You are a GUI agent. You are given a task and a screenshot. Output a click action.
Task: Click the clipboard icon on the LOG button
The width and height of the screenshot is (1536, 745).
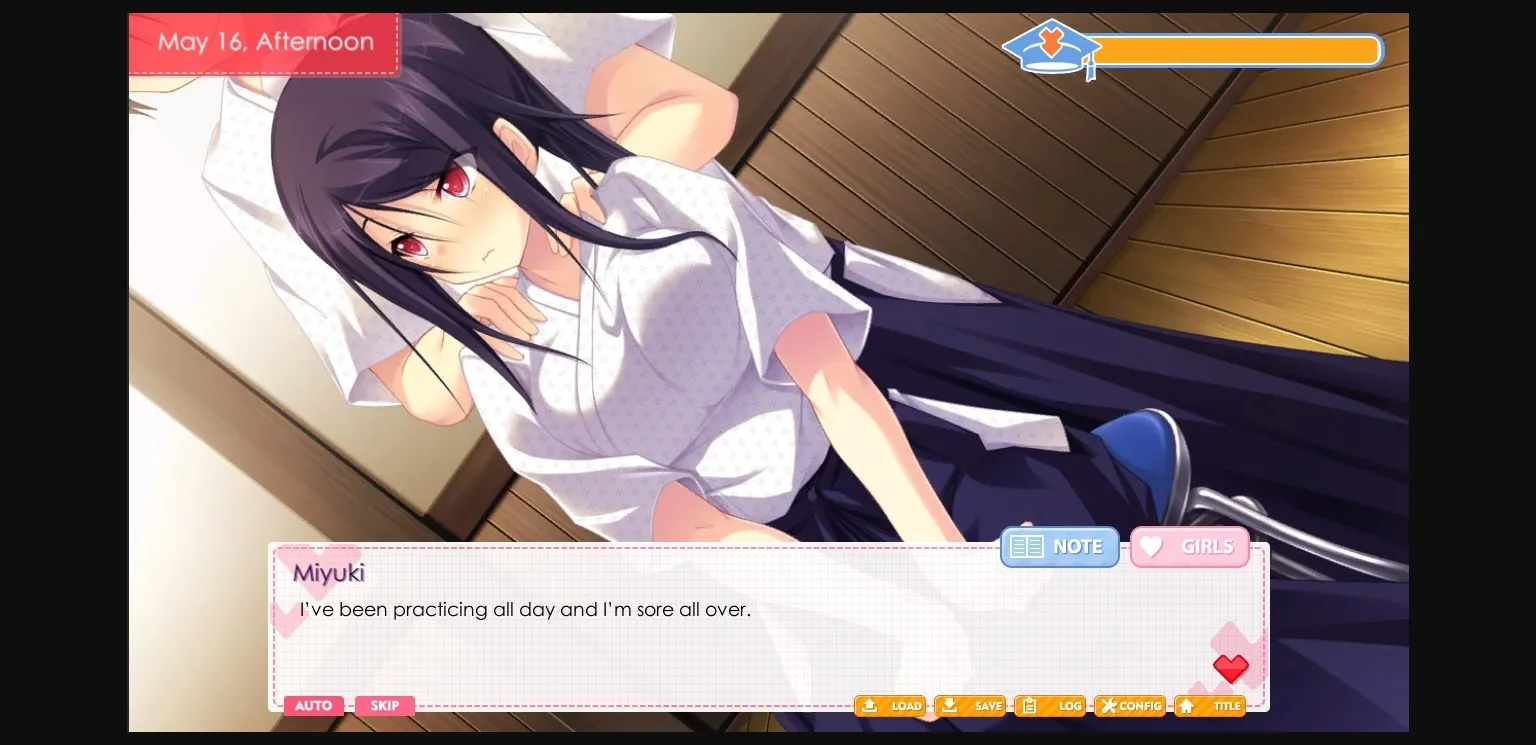(1030, 706)
